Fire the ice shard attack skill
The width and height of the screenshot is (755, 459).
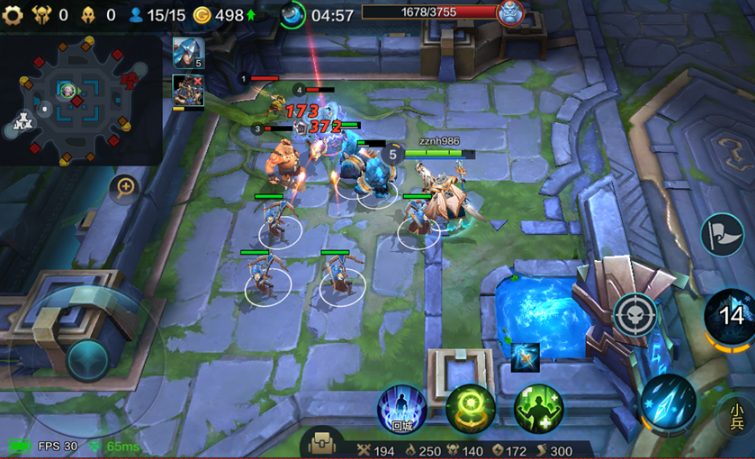click(668, 401)
